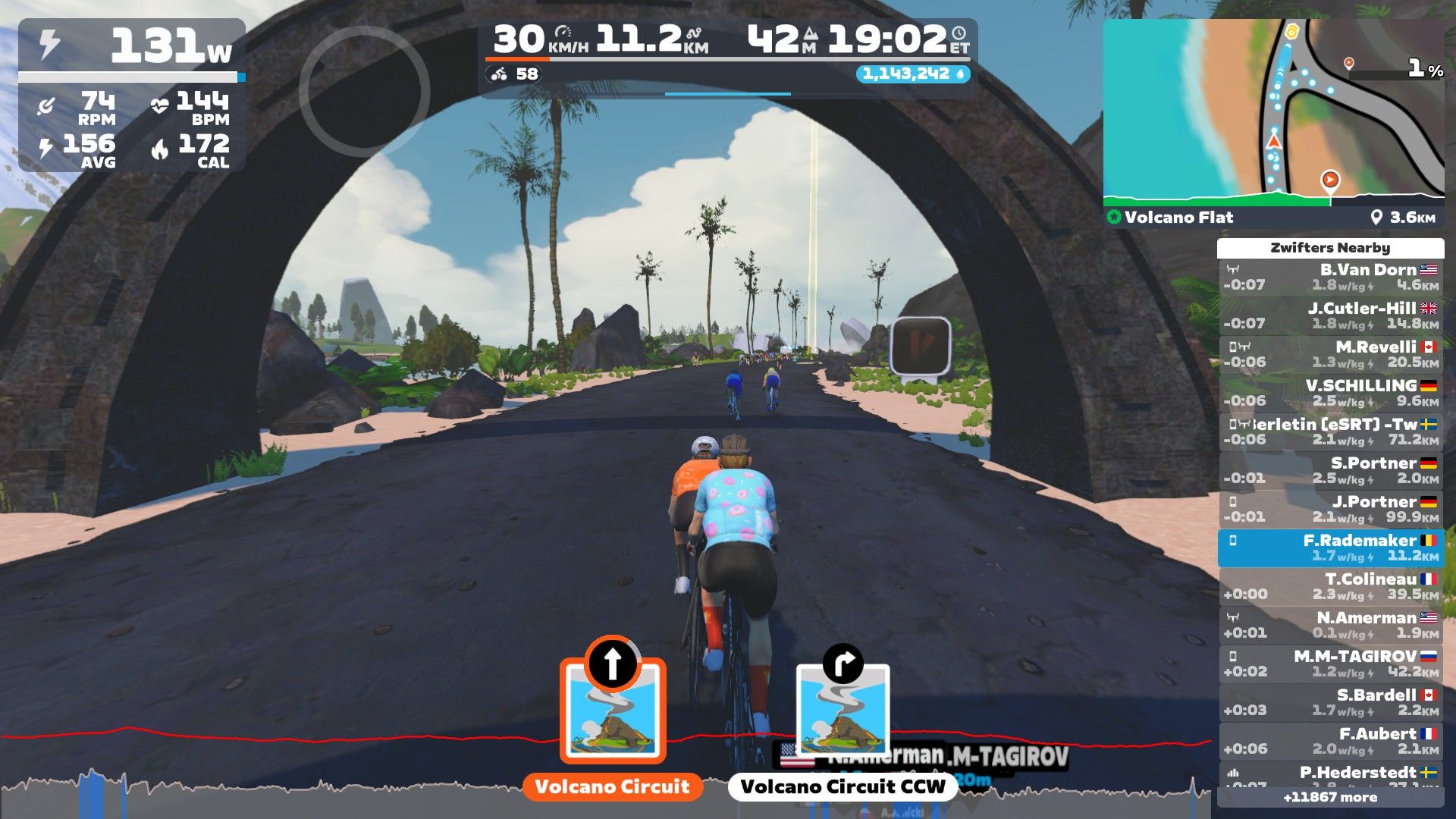Choose the Volcano Circuit straight-ahead route
1456x819 pixels.
point(613,711)
